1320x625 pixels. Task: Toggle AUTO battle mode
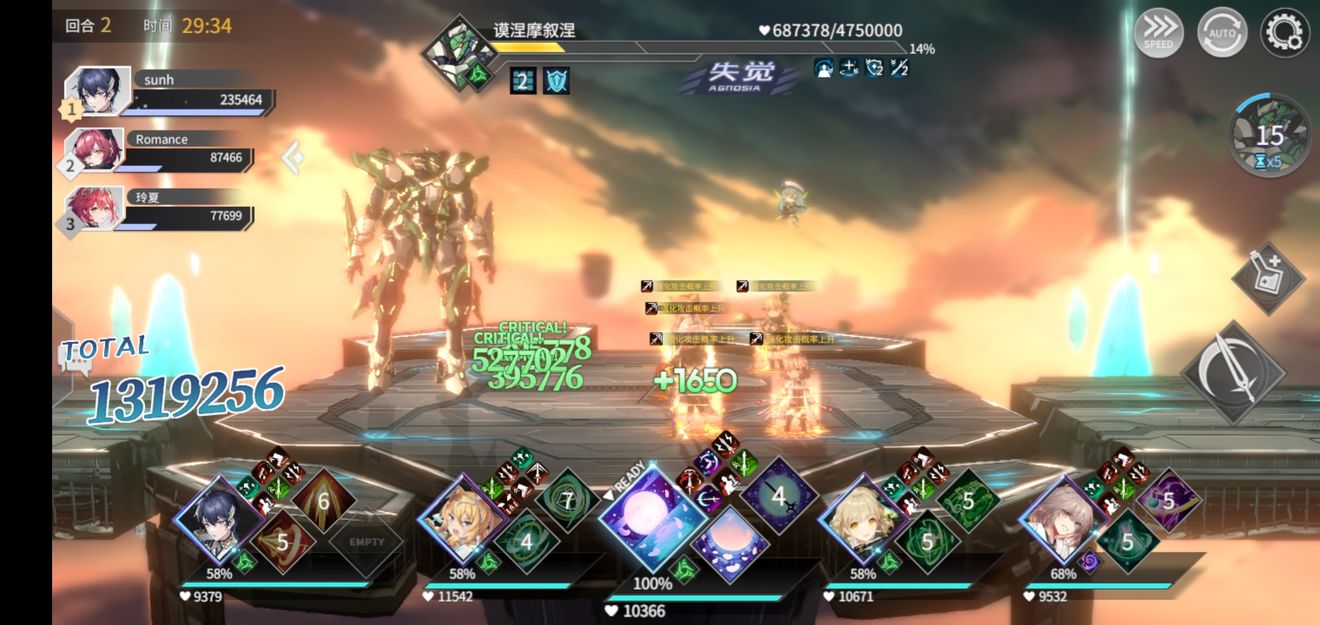pyautogui.click(x=1221, y=32)
